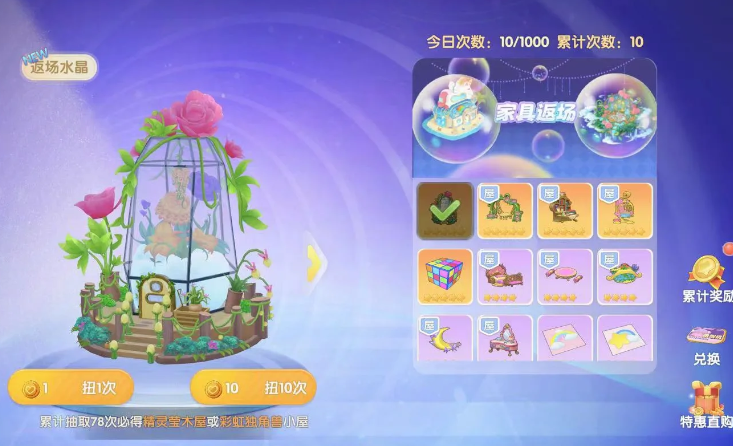This screenshot has height=446, width=733.
Task: Select the pink vanity dresser prize
Action: tap(504, 340)
